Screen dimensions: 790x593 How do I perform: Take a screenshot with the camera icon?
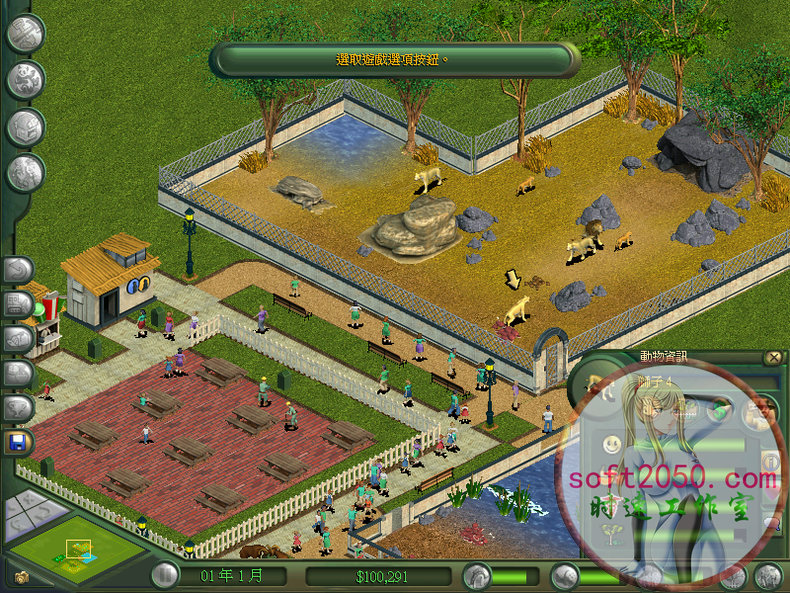pos(21,577)
